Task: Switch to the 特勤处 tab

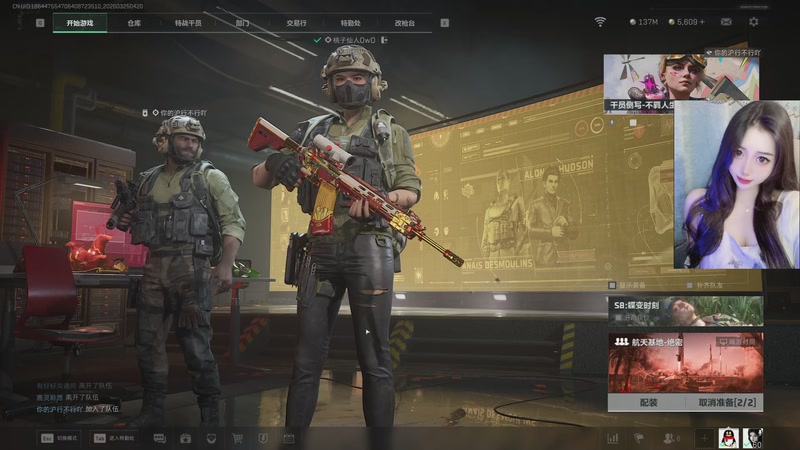Action: pos(350,22)
